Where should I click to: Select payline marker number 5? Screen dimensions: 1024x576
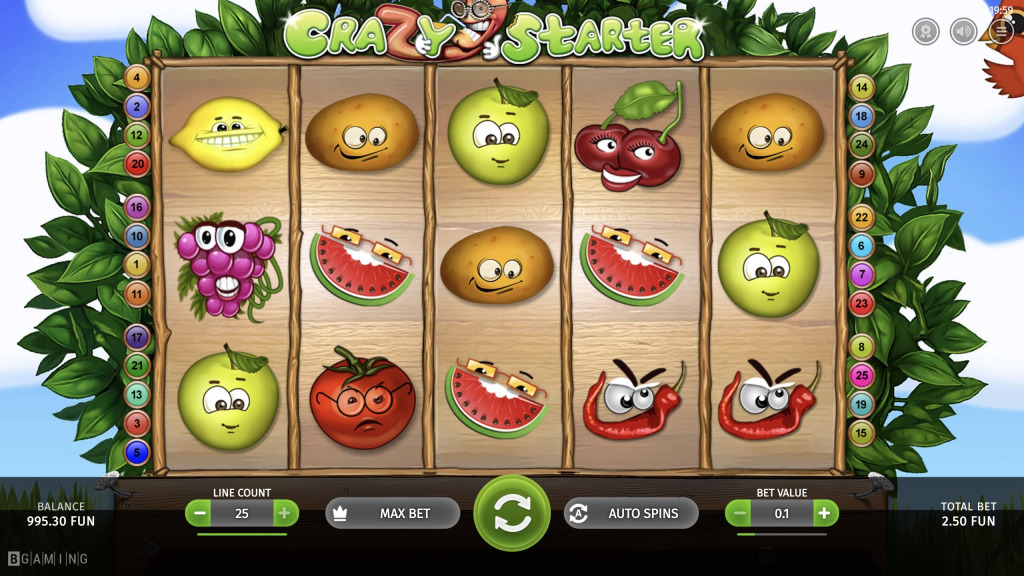(137, 453)
